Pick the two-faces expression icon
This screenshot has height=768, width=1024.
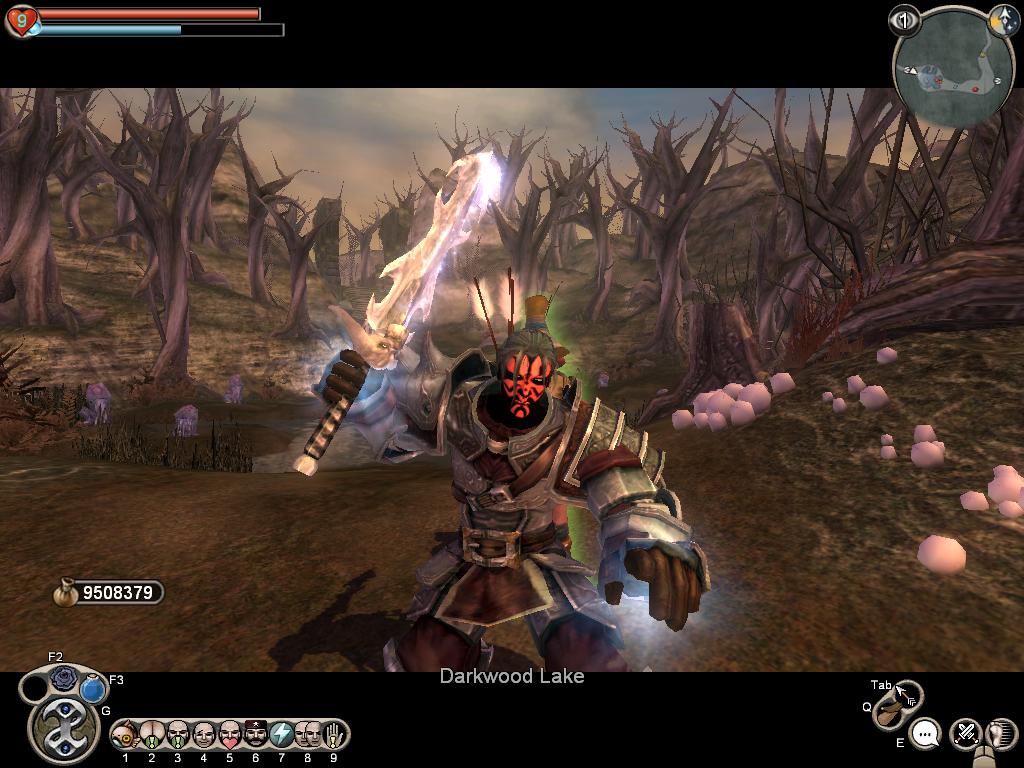click(x=308, y=735)
